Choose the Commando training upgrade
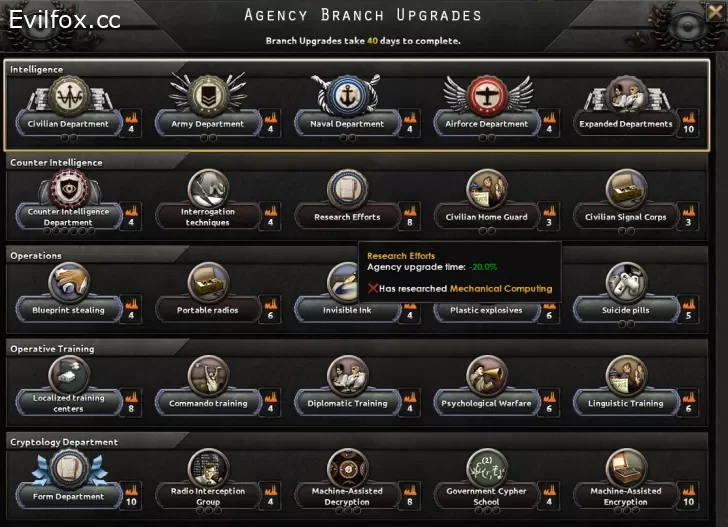The height and width of the screenshot is (527, 728). pos(207,403)
